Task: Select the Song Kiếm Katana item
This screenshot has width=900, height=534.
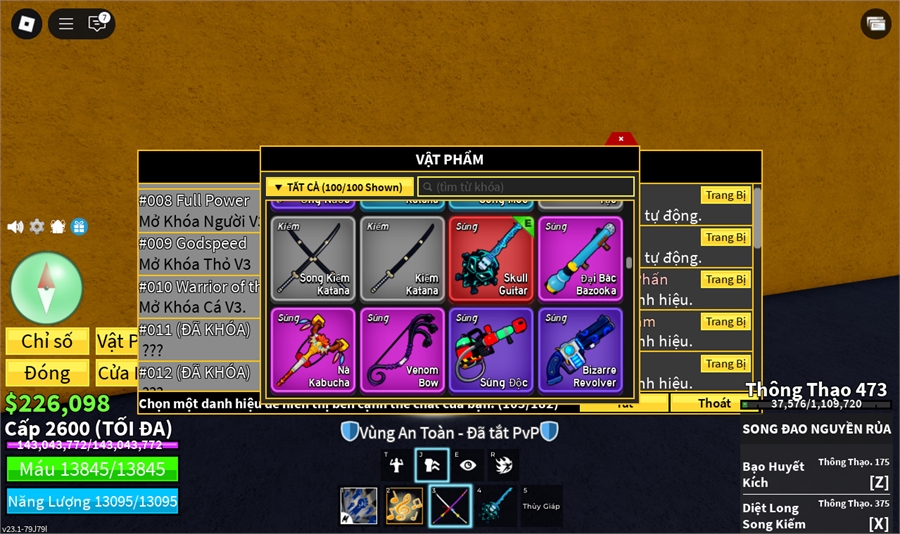Action: click(313, 259)
